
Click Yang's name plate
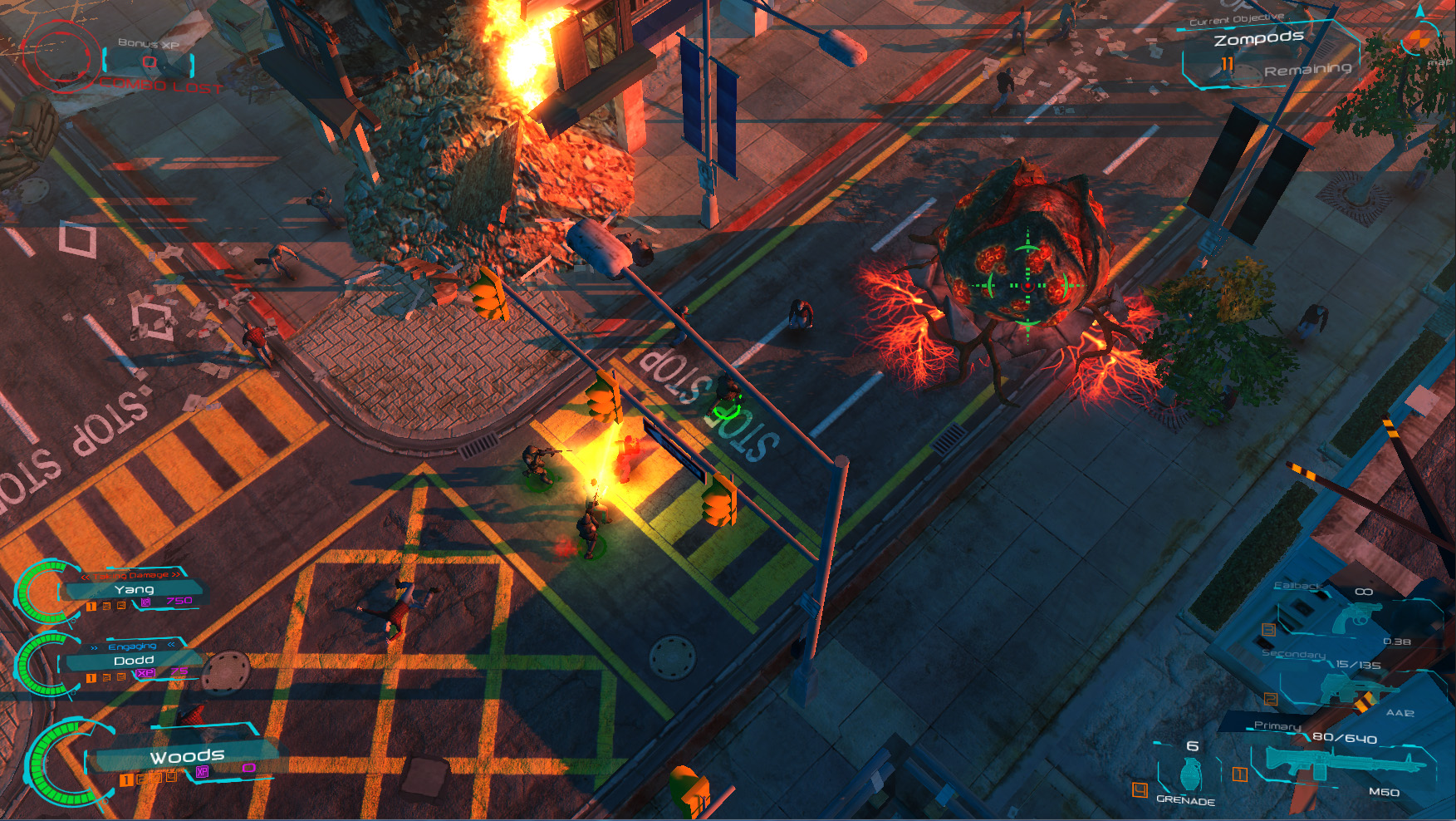pos(135,589)
